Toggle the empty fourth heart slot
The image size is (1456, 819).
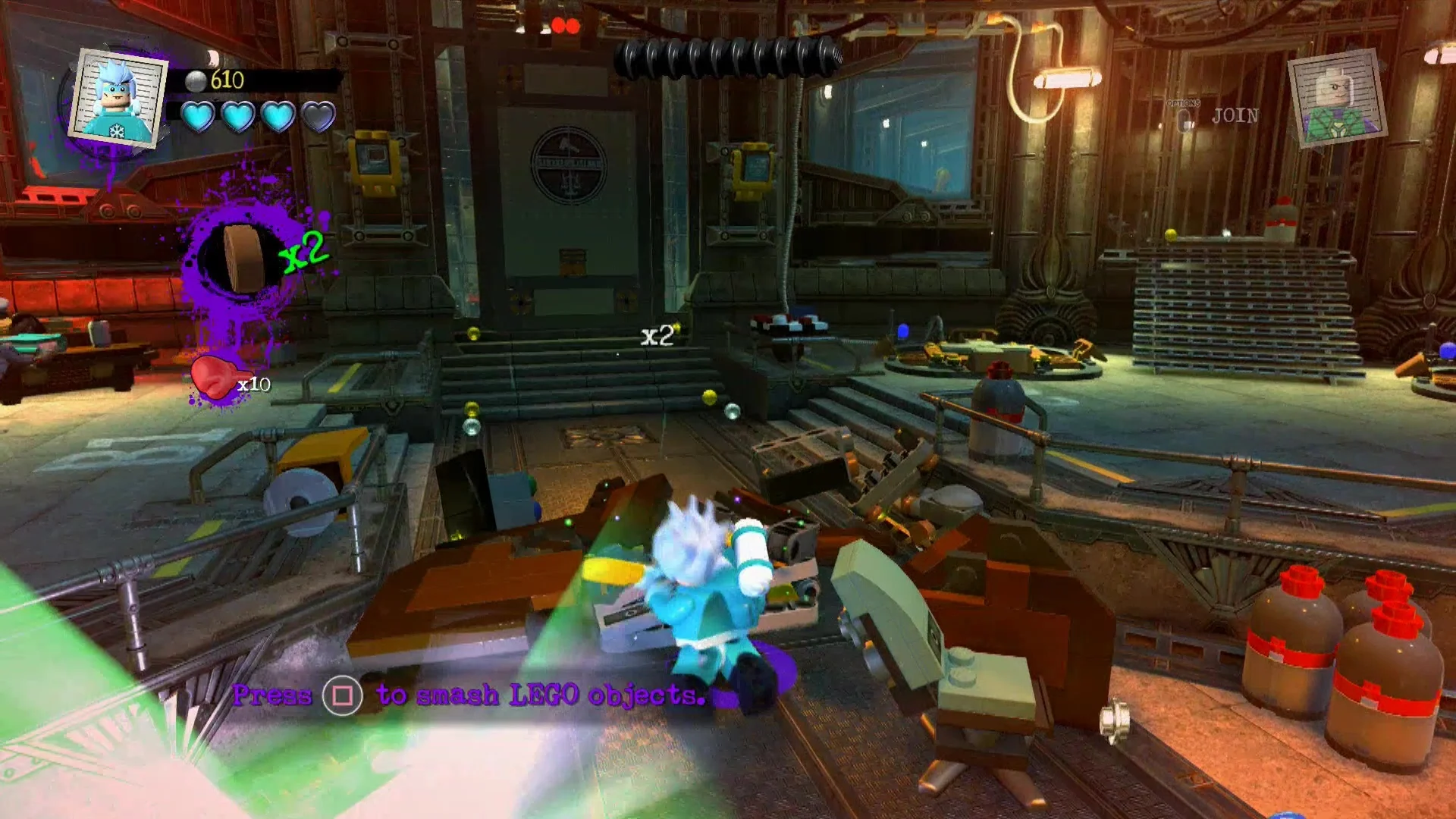point(318,116)
